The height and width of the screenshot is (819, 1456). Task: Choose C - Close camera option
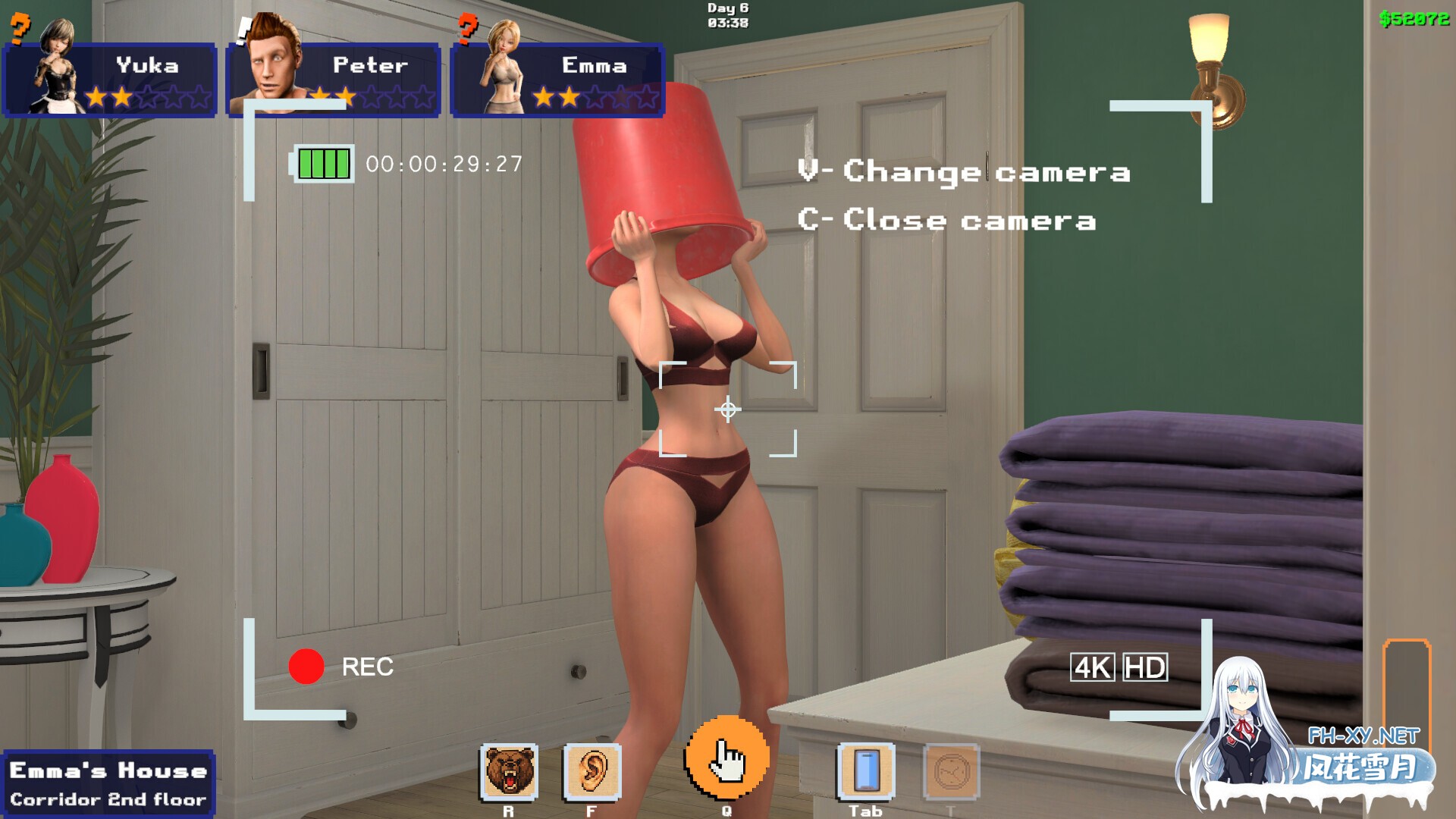pyautogui.click(x=947, y=221)
